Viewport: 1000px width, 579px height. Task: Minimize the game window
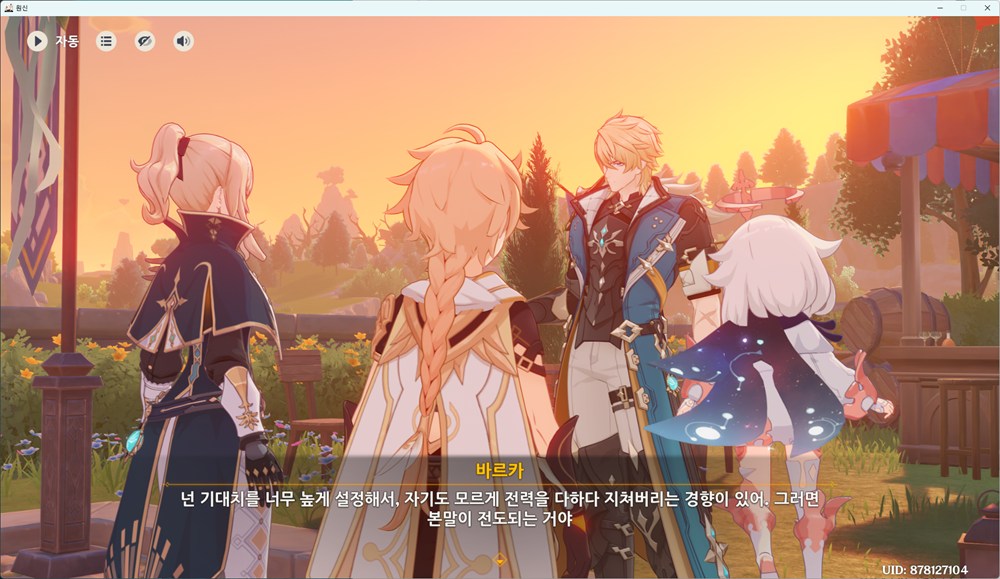[x=939, y=7]
